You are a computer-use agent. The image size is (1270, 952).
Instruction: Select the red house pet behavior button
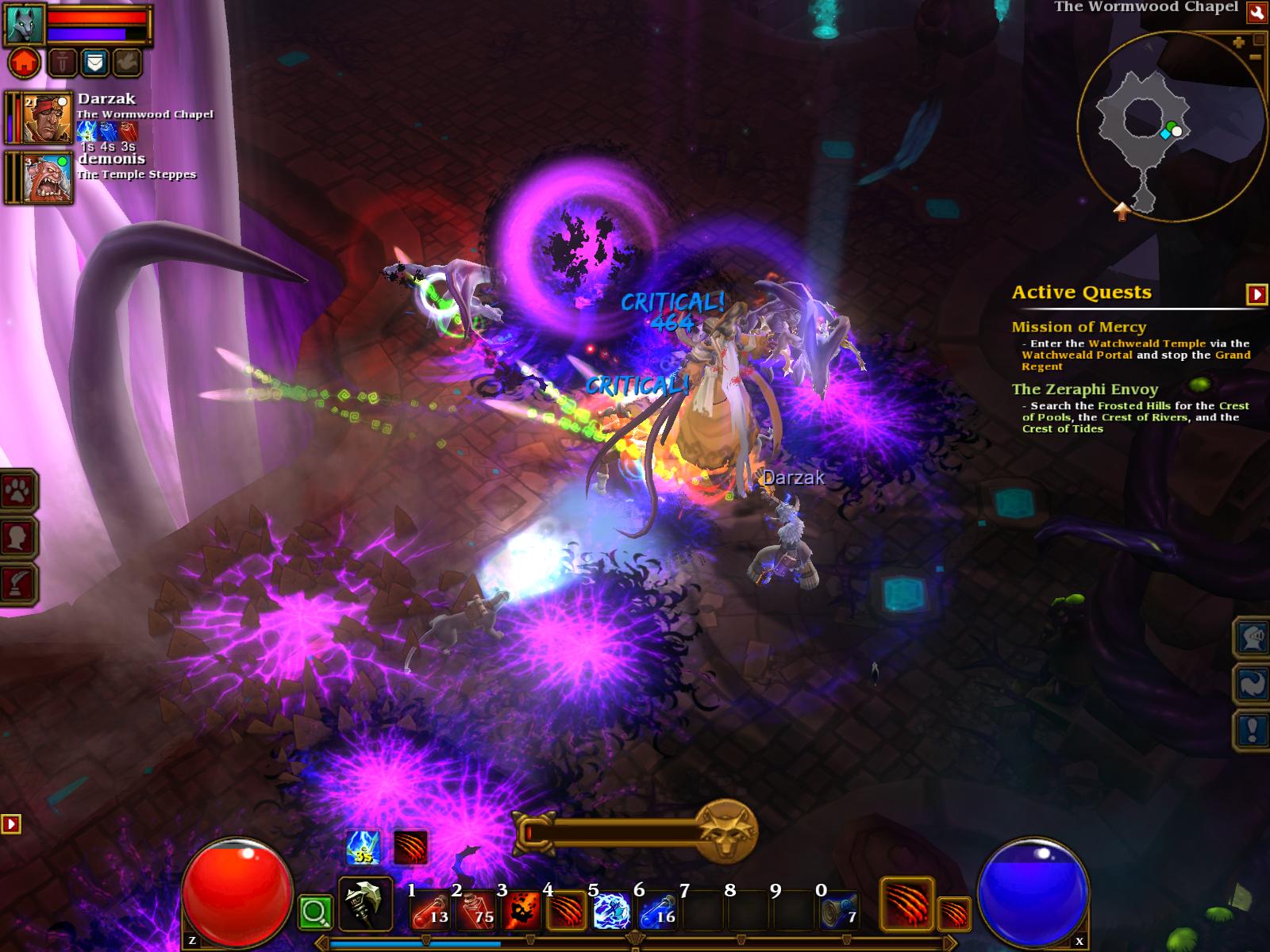[x=24, y=62]
